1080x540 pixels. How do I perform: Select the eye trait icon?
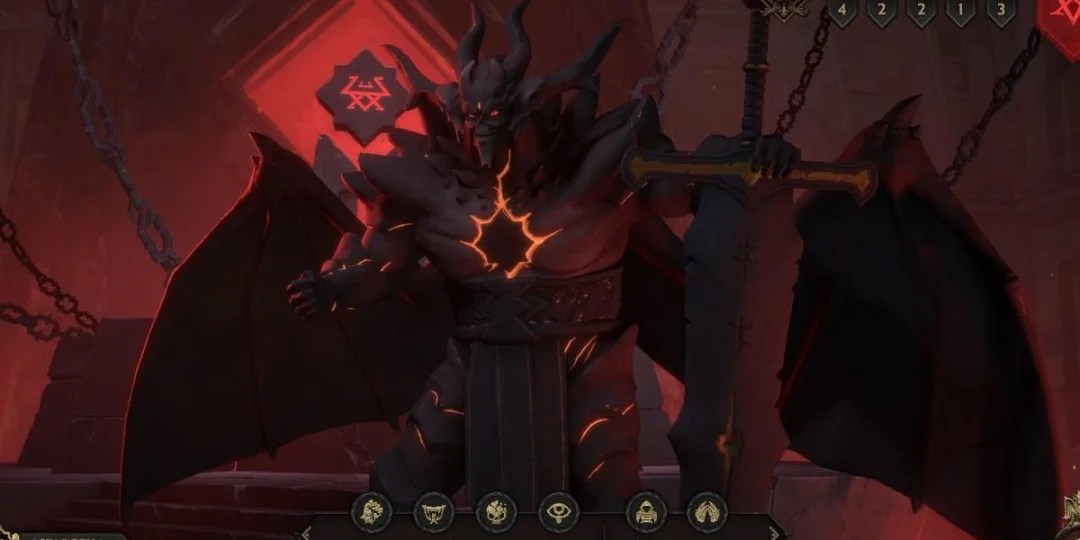coord(558,512)
